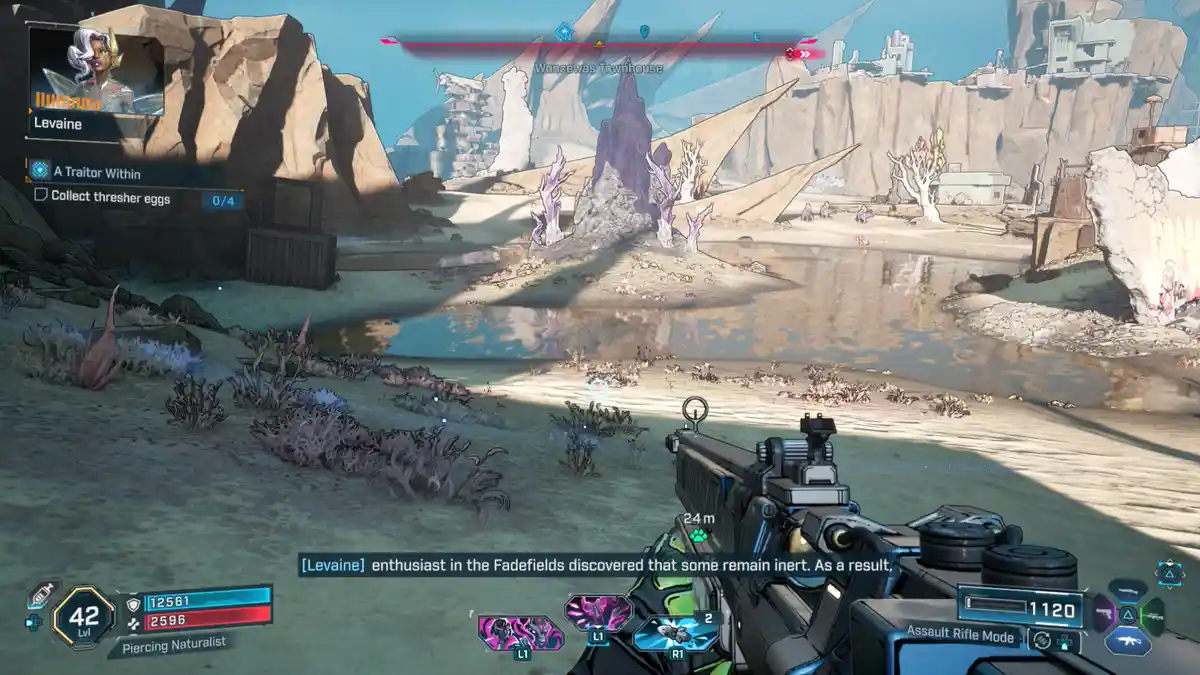Image resolution: width=1200 pixels, height=675 pixels.
Task: Select the highlighted assault rifle slot
Action: pos(1128,643)
